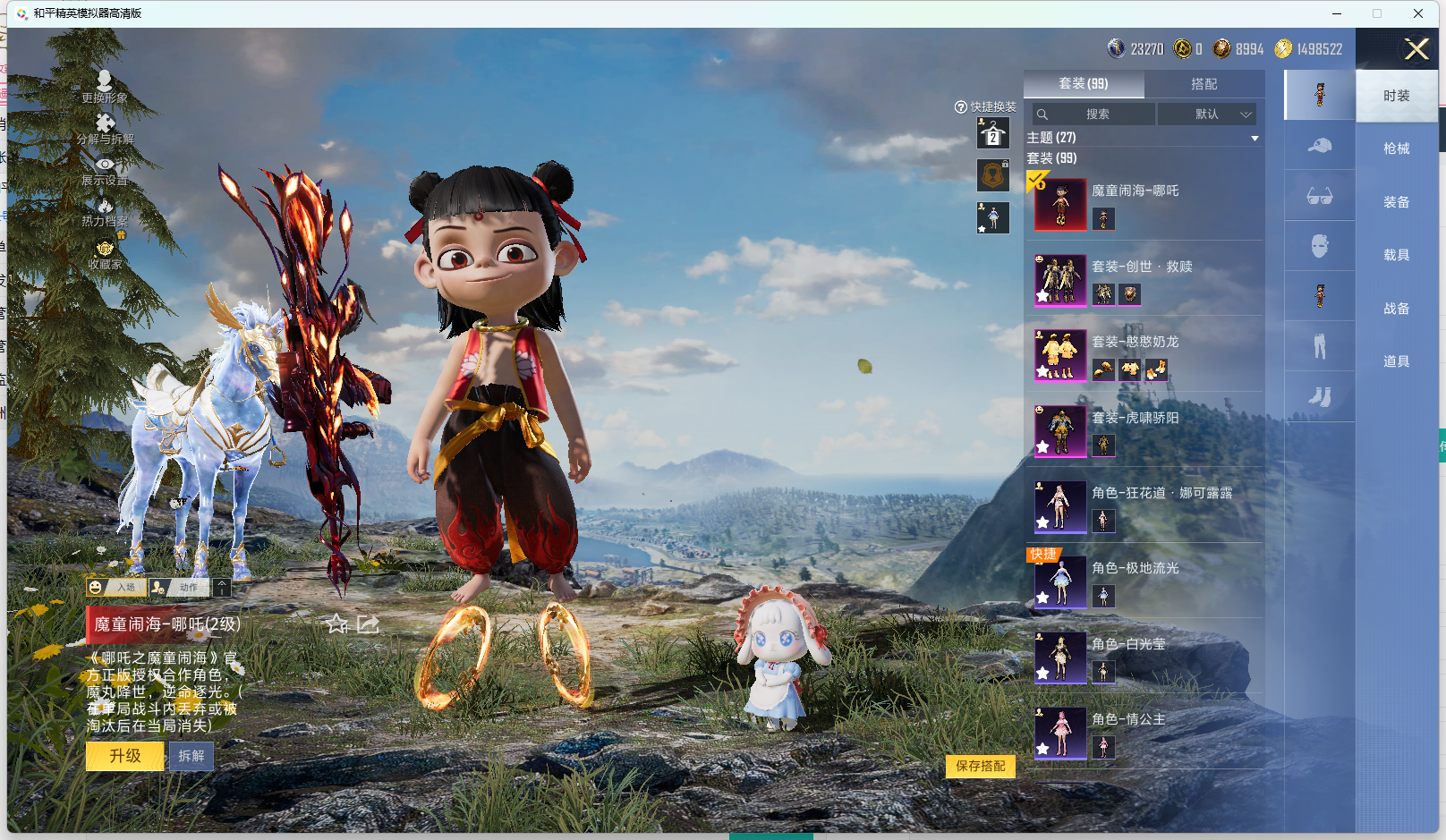Close the wardrobe with the X button

point(1416,49)
